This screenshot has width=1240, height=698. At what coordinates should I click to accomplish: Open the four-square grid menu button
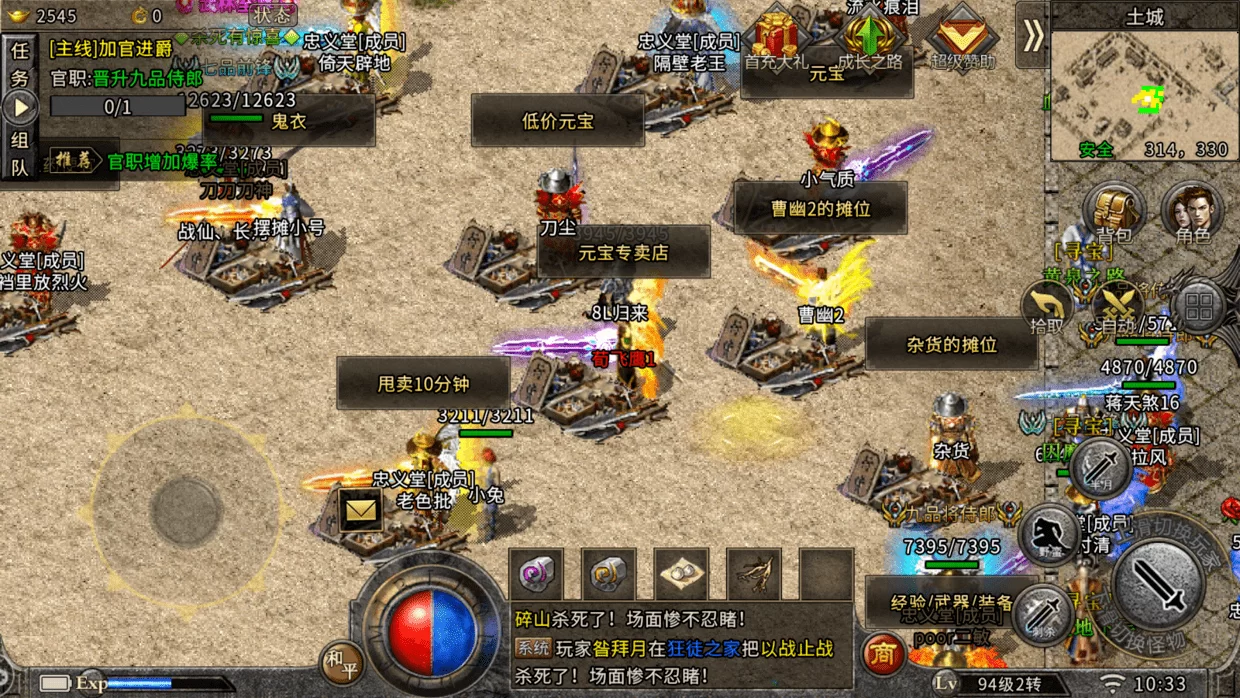(x=1198, y=305)
